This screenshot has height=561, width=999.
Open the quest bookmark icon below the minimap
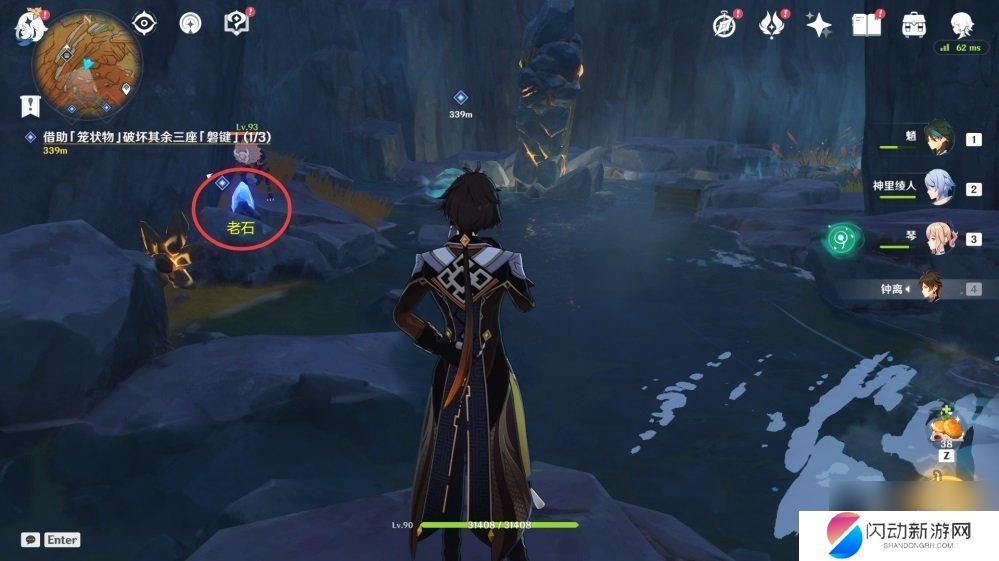31,106
